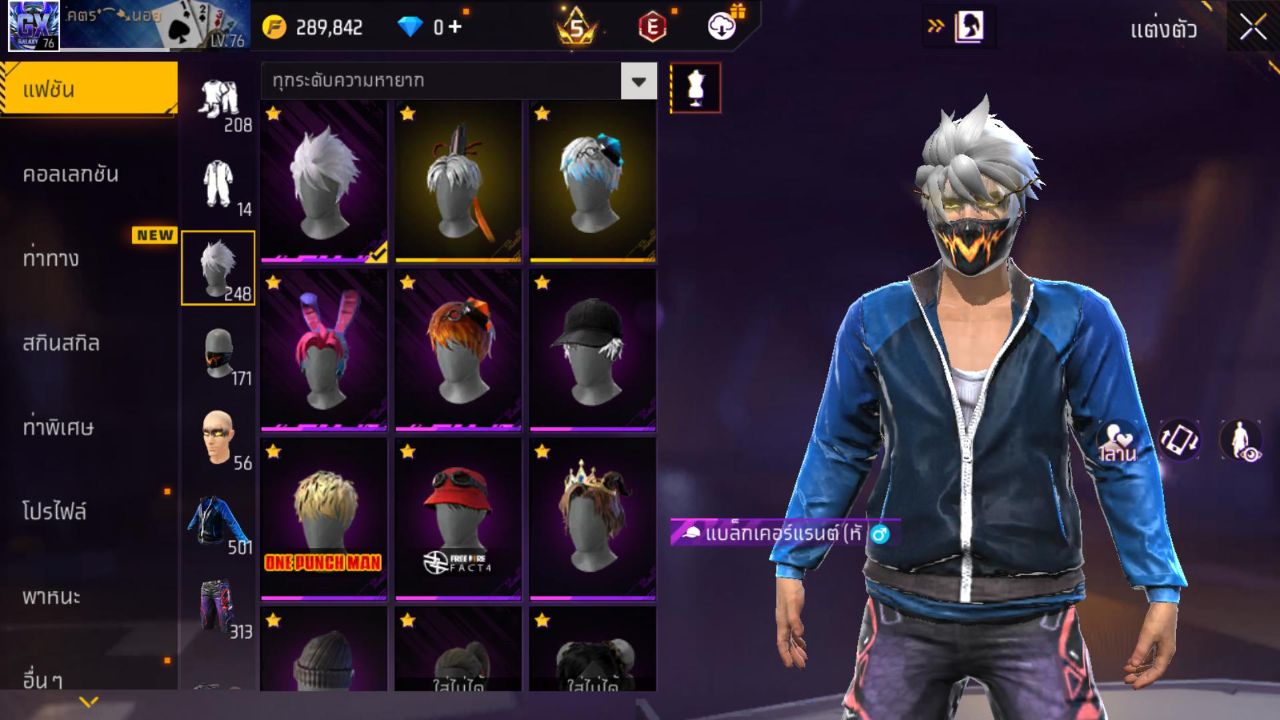Expand the bottom chevron under the sidebar menu
Screen dimensions: 1280x720
click(x=88, y=704)
